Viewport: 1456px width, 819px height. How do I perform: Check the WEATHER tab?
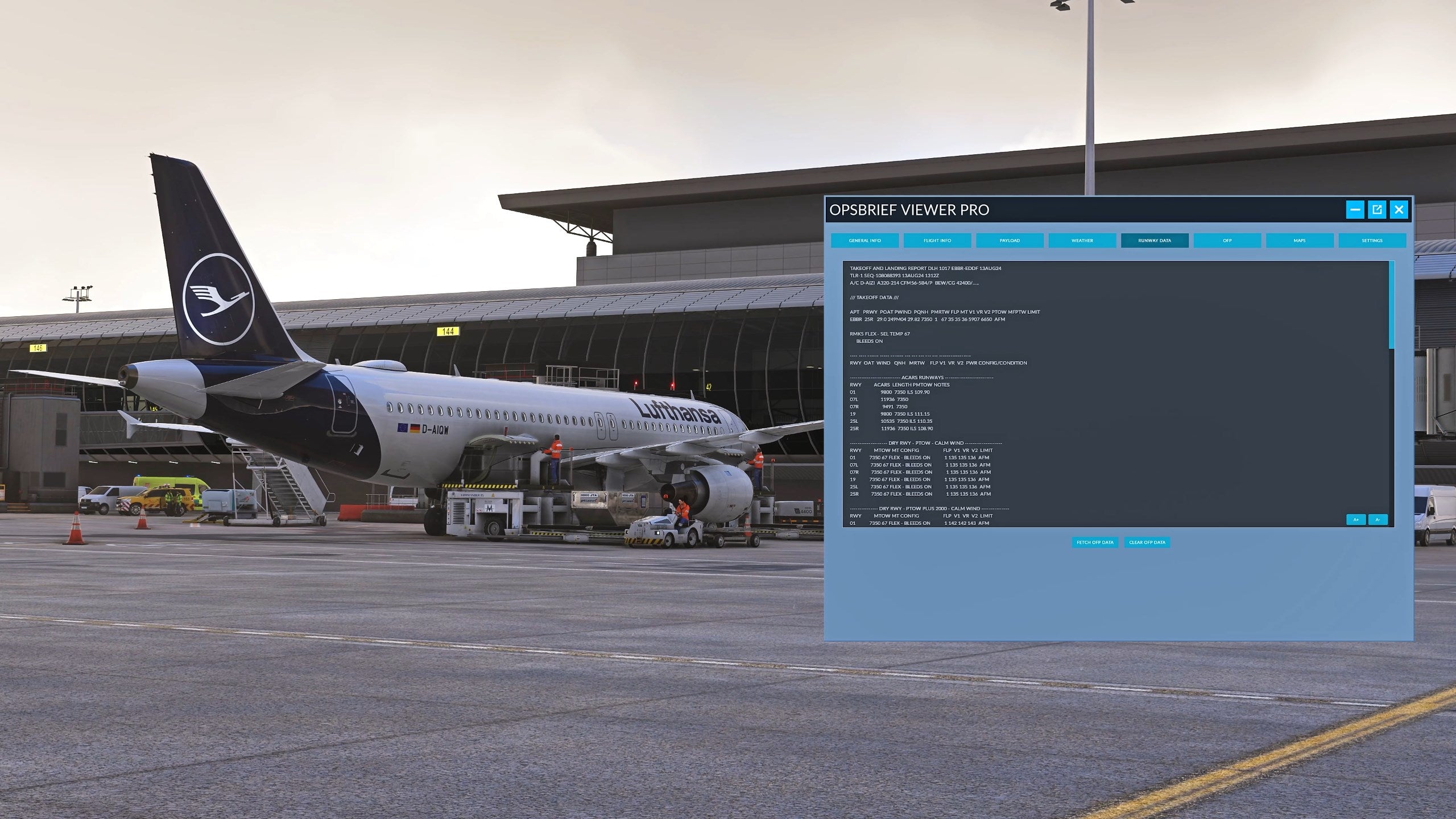1082,241
